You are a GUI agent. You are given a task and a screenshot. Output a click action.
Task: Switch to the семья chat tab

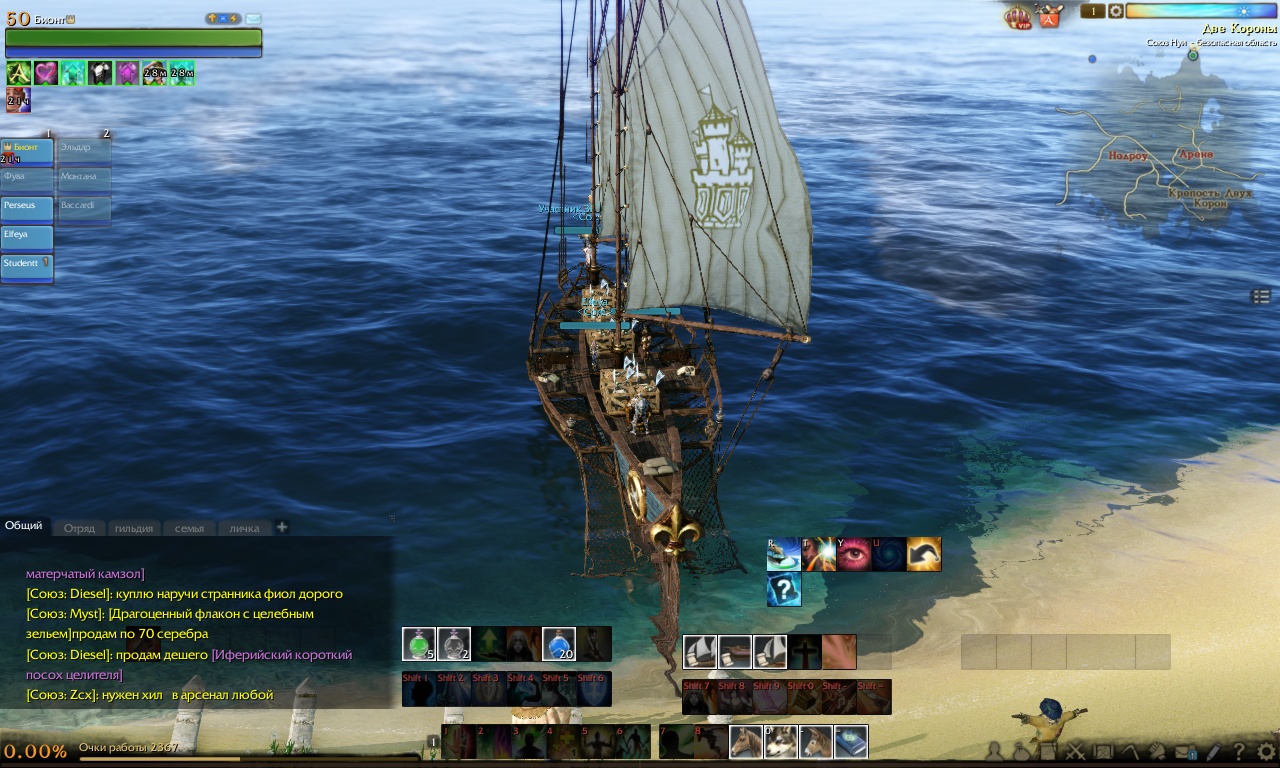point(189,528)
